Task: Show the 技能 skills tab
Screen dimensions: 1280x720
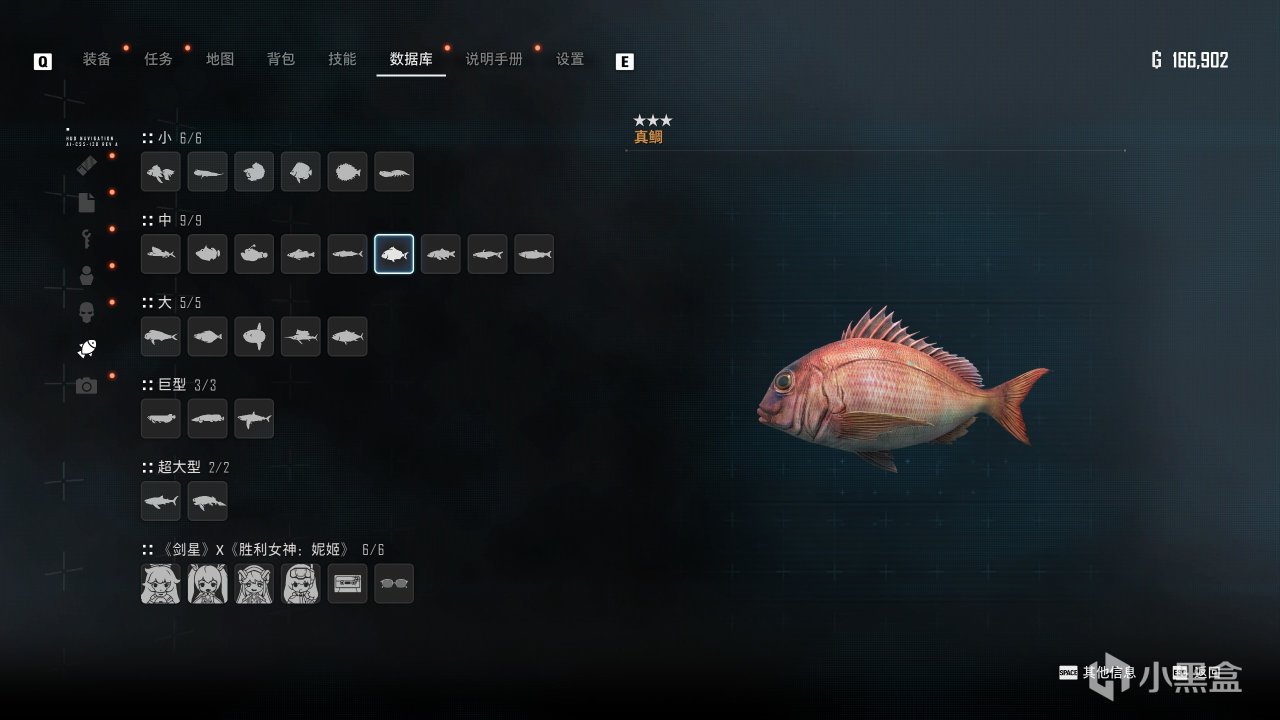Action: pyautogui.click(x=342, y=59)
